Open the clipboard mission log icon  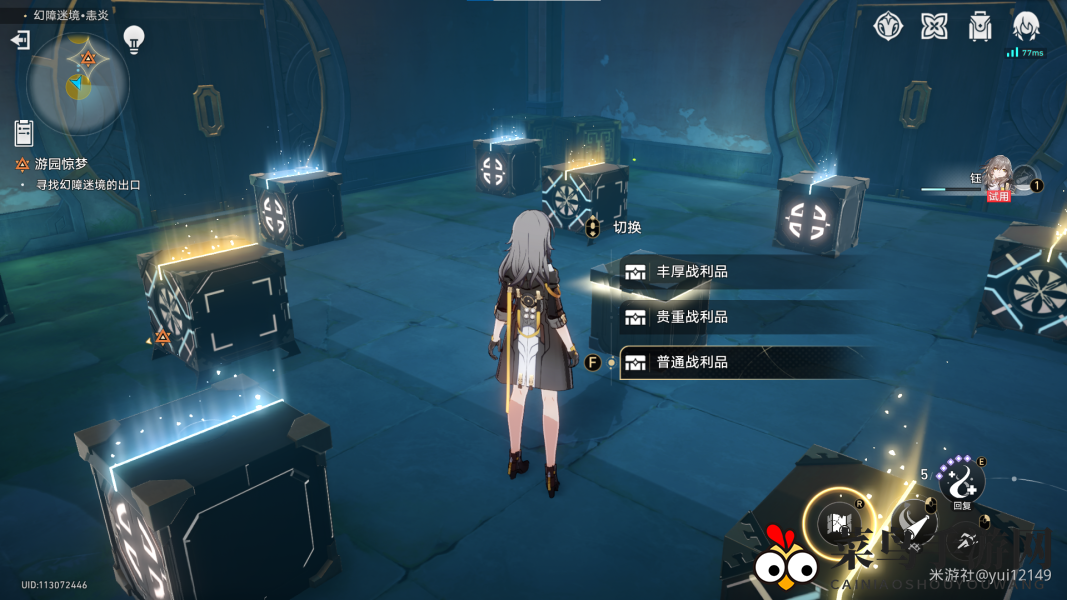pyautogui.click(x=24, y=132)
